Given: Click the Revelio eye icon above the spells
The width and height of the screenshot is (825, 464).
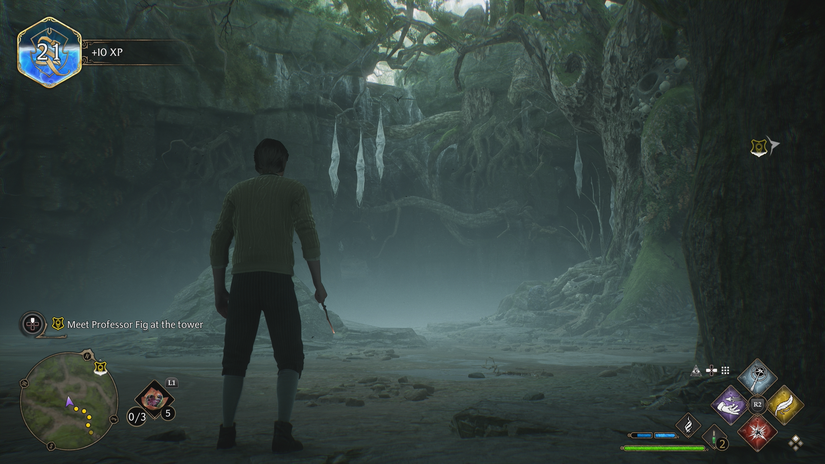Looking at the screenshot, I should click(697, 370).
